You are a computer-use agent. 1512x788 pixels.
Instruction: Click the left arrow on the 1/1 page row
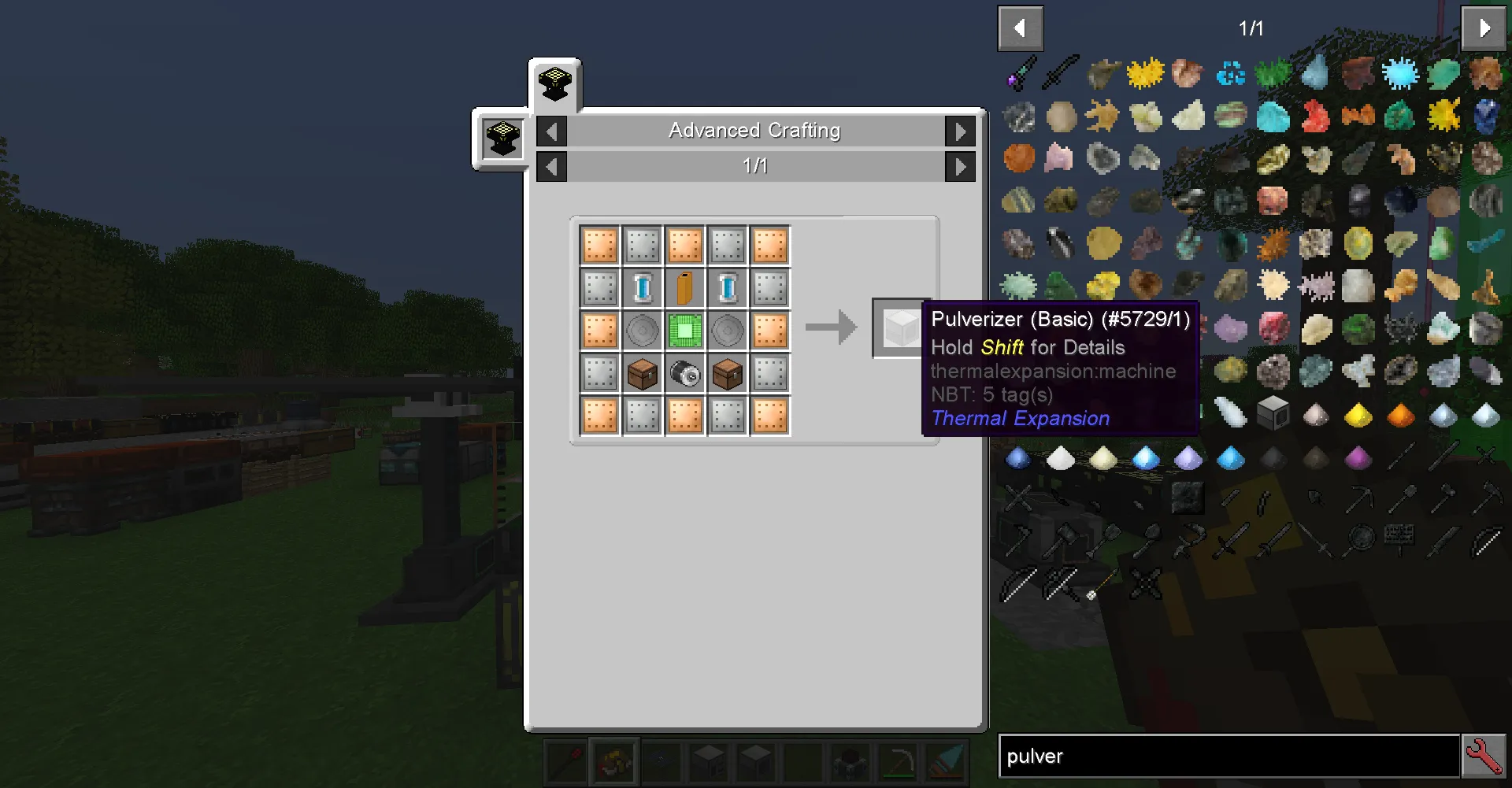coord(552,166)
